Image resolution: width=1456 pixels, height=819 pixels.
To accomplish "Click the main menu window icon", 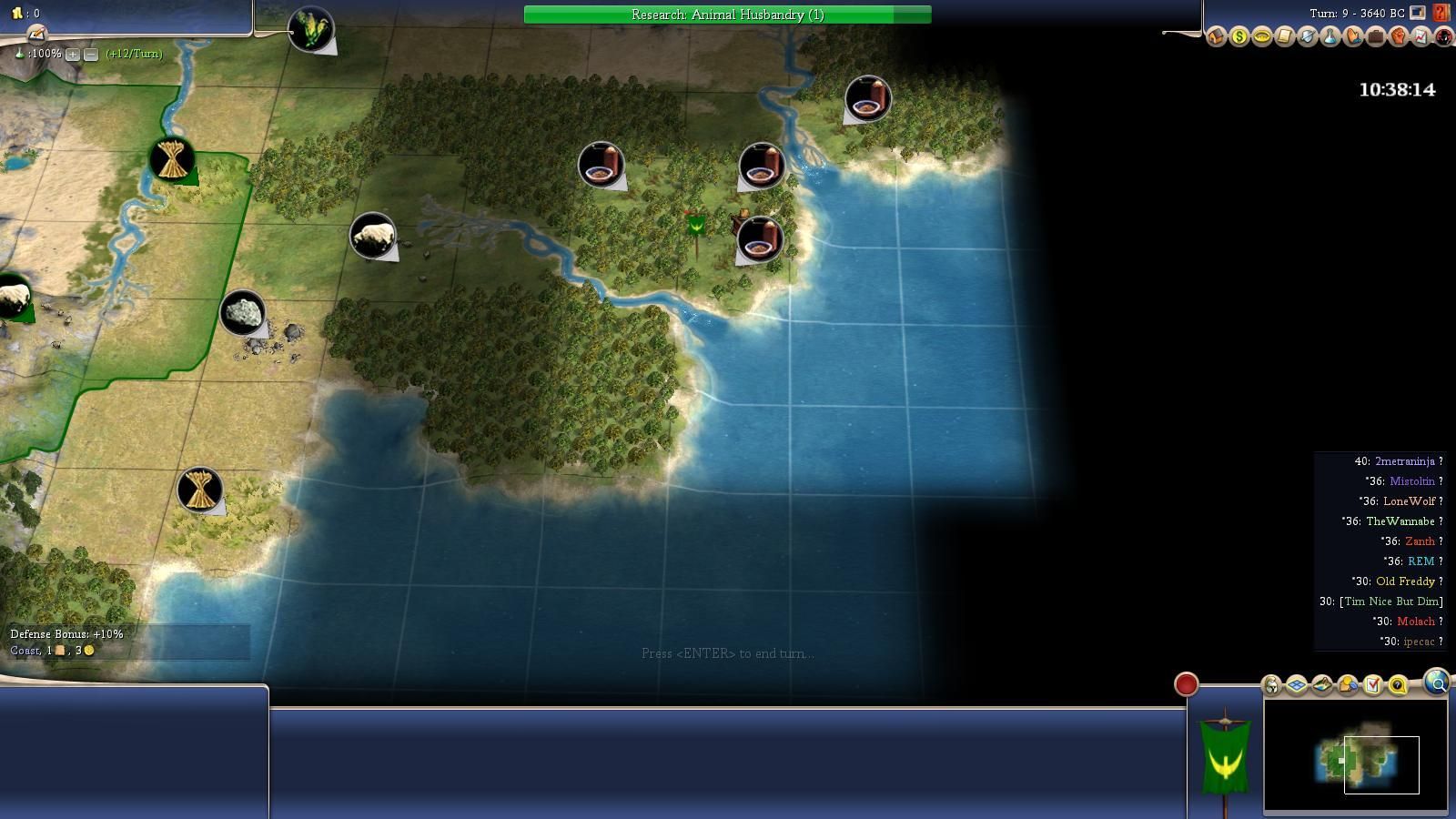I will [x=1418, y=13].
